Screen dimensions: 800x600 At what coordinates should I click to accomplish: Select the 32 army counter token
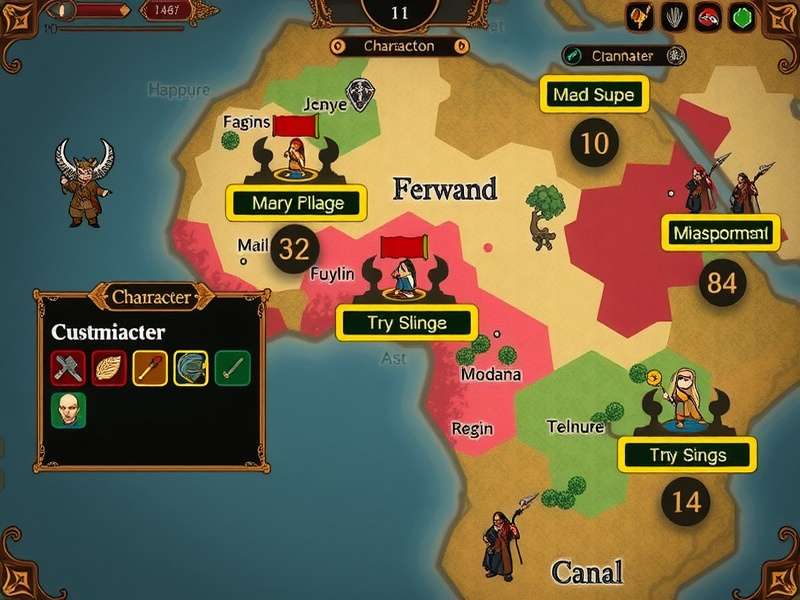coord(294,249)
